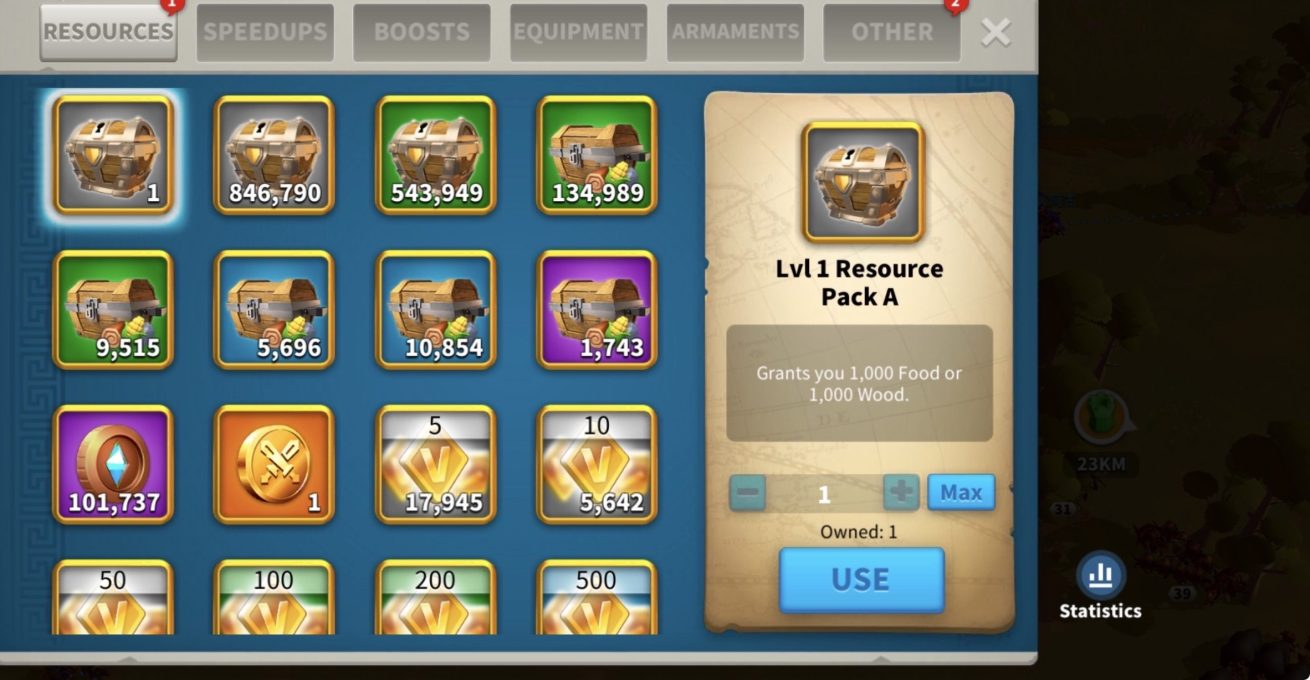The height and width of the screenshot is (680, 1310).
Task: Select the Armaments tab
Action: (735, 32)
